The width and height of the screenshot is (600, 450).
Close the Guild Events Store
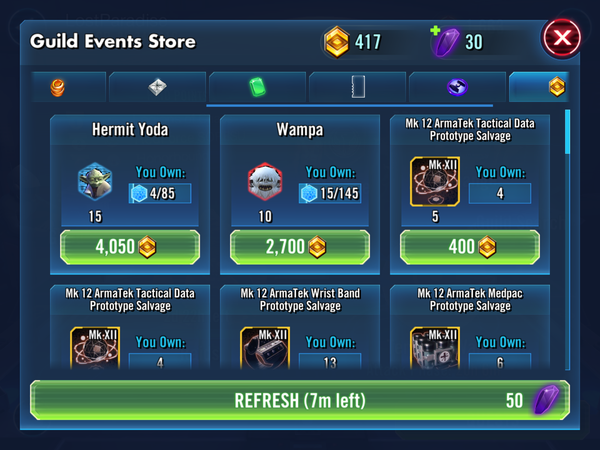click(x=561, y=41)
